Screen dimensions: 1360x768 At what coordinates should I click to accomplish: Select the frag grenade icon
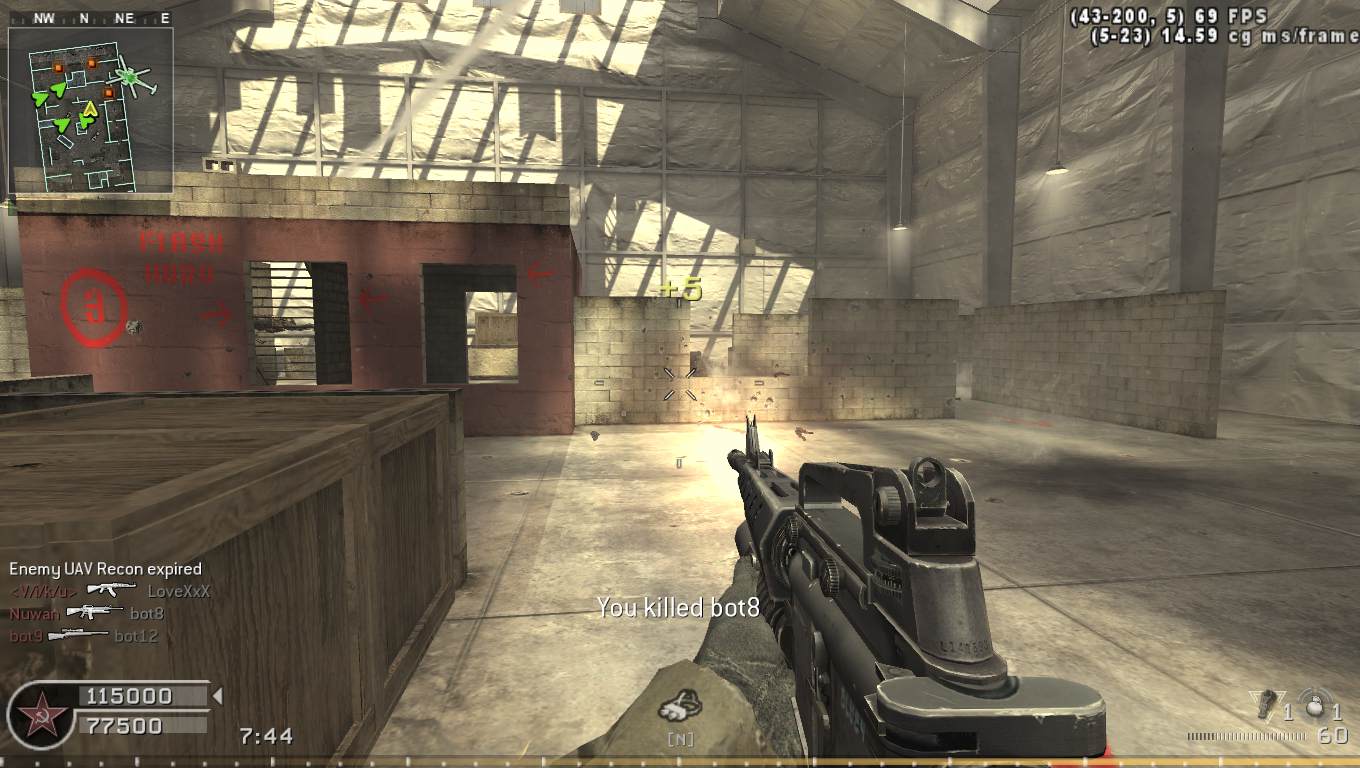point(1313,702)
